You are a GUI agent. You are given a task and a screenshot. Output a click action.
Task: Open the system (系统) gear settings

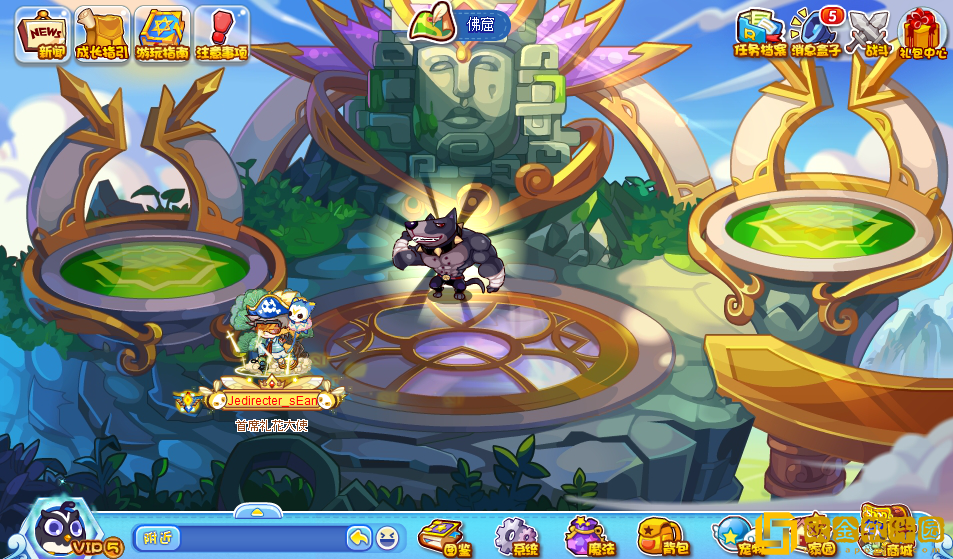point(516,537)
